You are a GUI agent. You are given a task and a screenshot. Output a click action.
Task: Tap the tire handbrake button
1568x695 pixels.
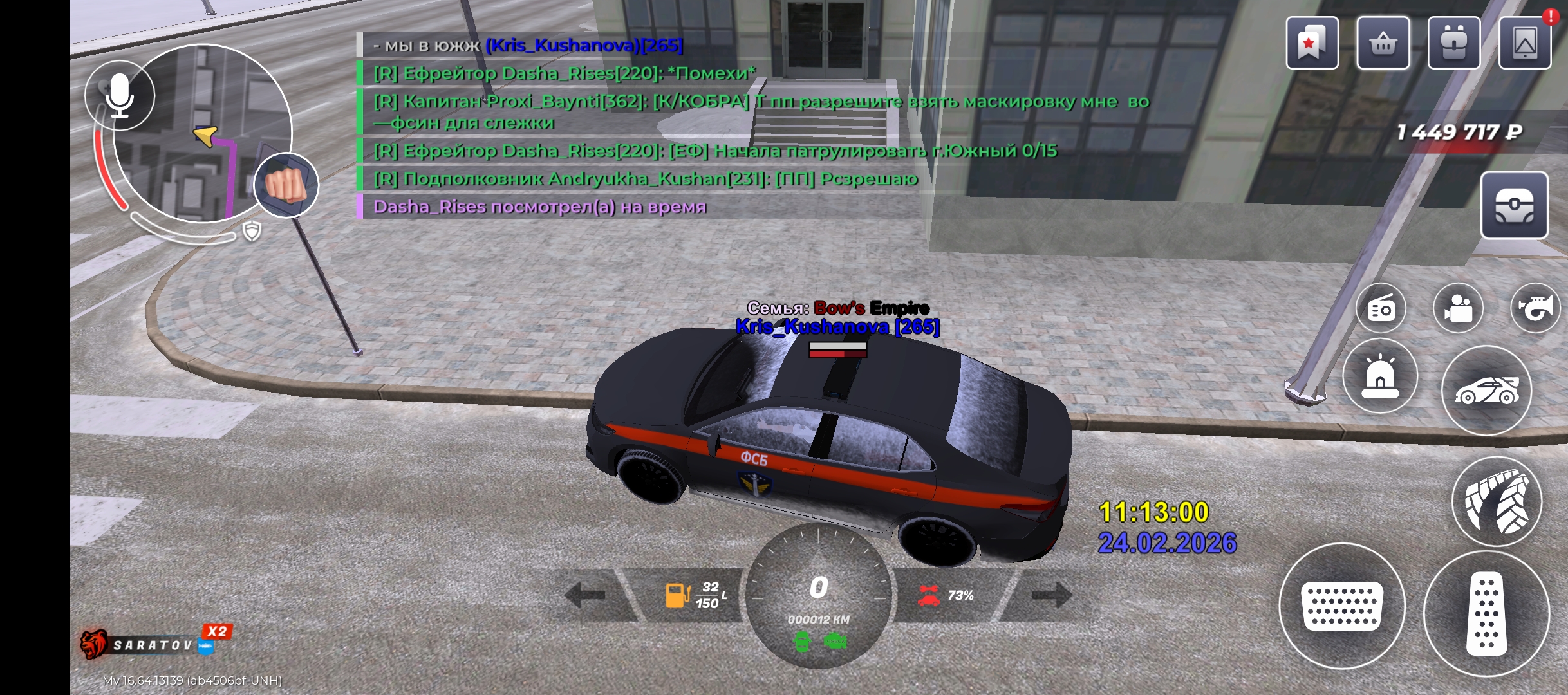pyautogui.click(x=1497, y=501)
